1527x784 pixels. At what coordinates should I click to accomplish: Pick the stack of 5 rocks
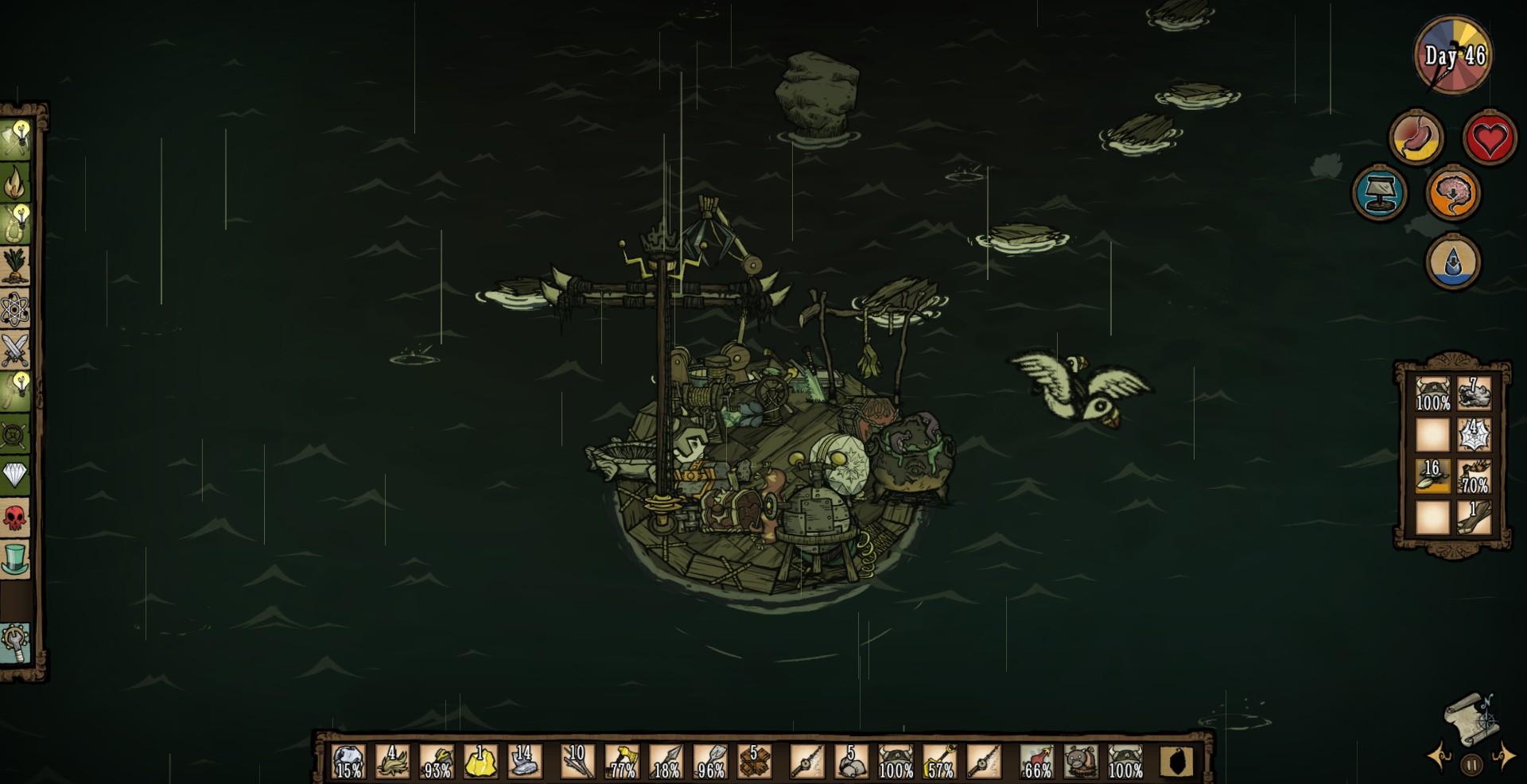(850, 762)
